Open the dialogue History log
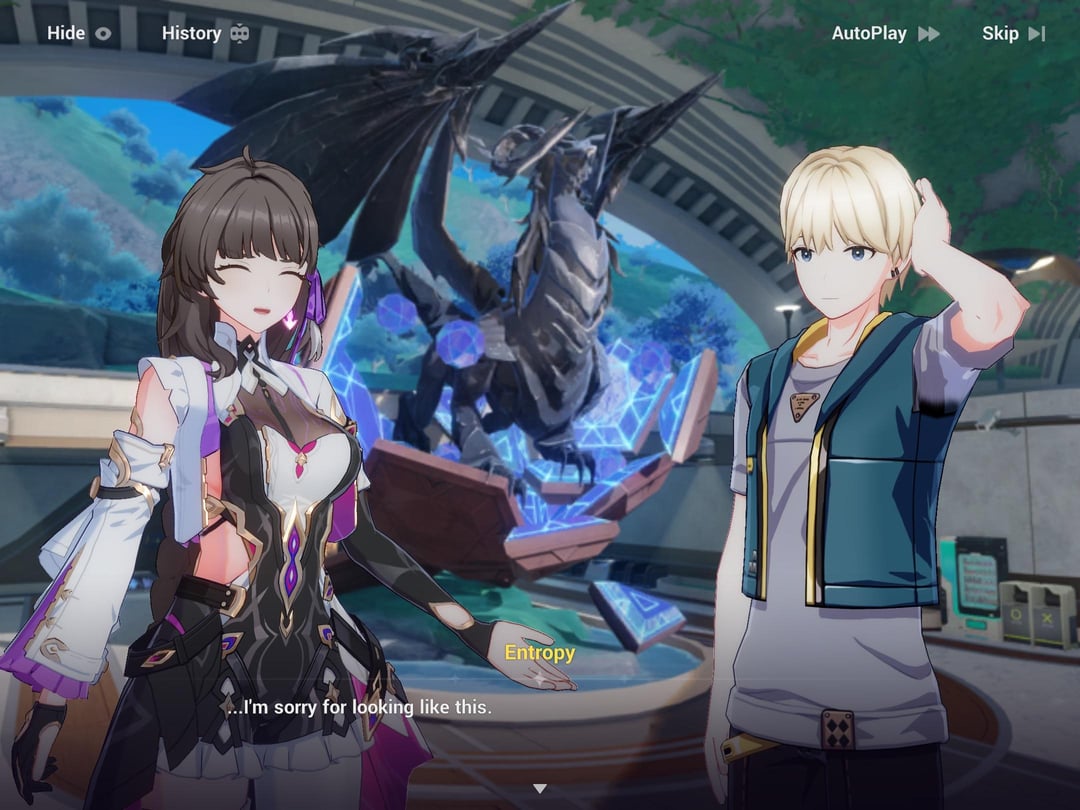 point(205,33)
